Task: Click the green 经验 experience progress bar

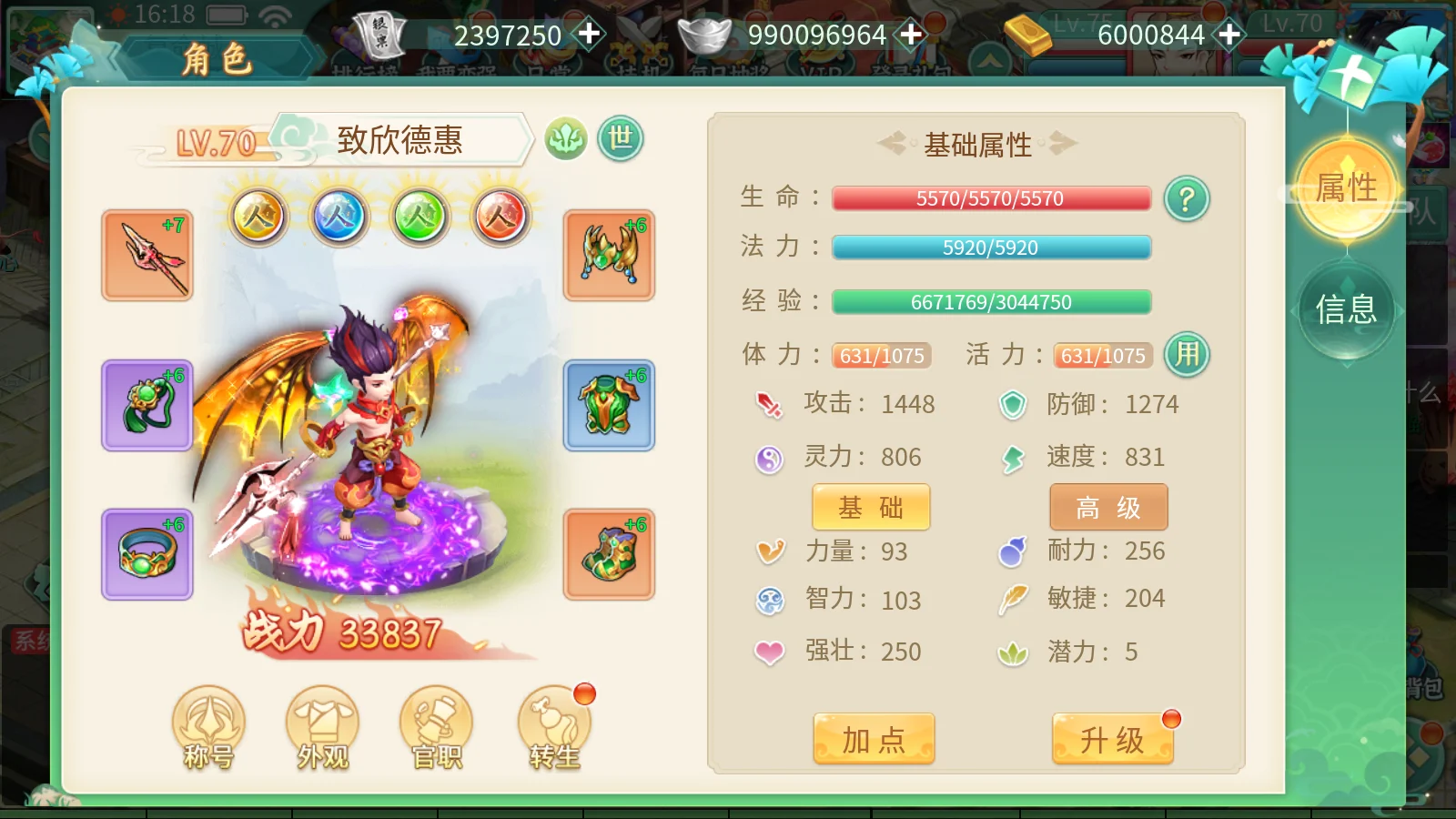Action: point(990,301)
